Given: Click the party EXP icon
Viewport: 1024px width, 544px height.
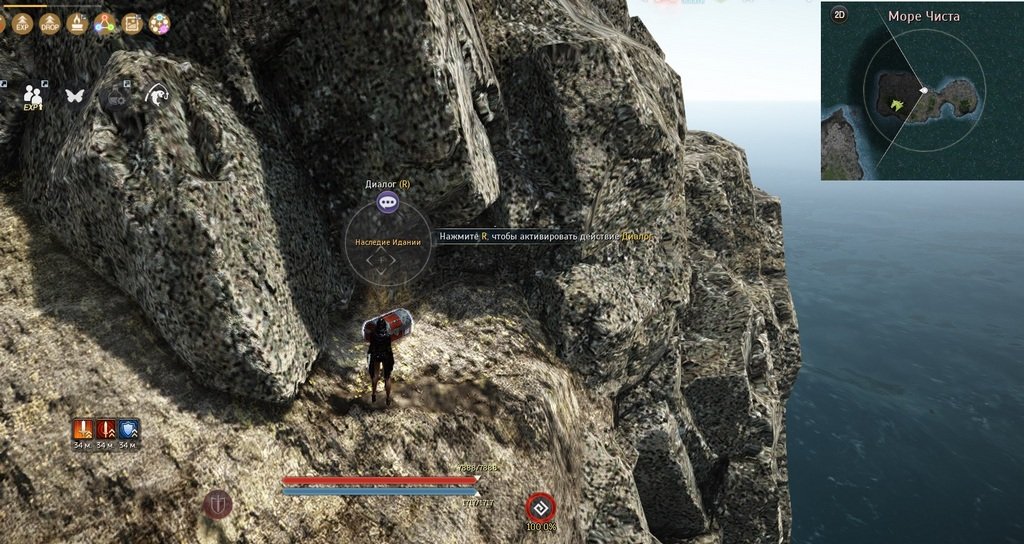Looking at the screenshot, I should point(33,96).
